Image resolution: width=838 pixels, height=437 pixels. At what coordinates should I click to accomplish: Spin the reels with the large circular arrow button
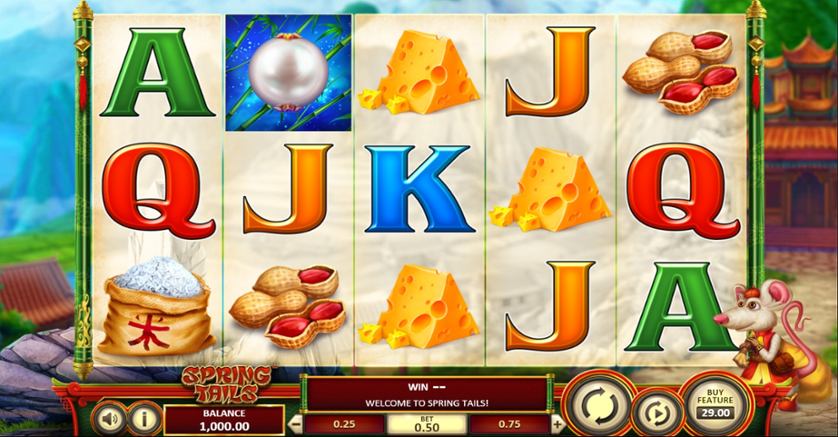coord(597,405)
